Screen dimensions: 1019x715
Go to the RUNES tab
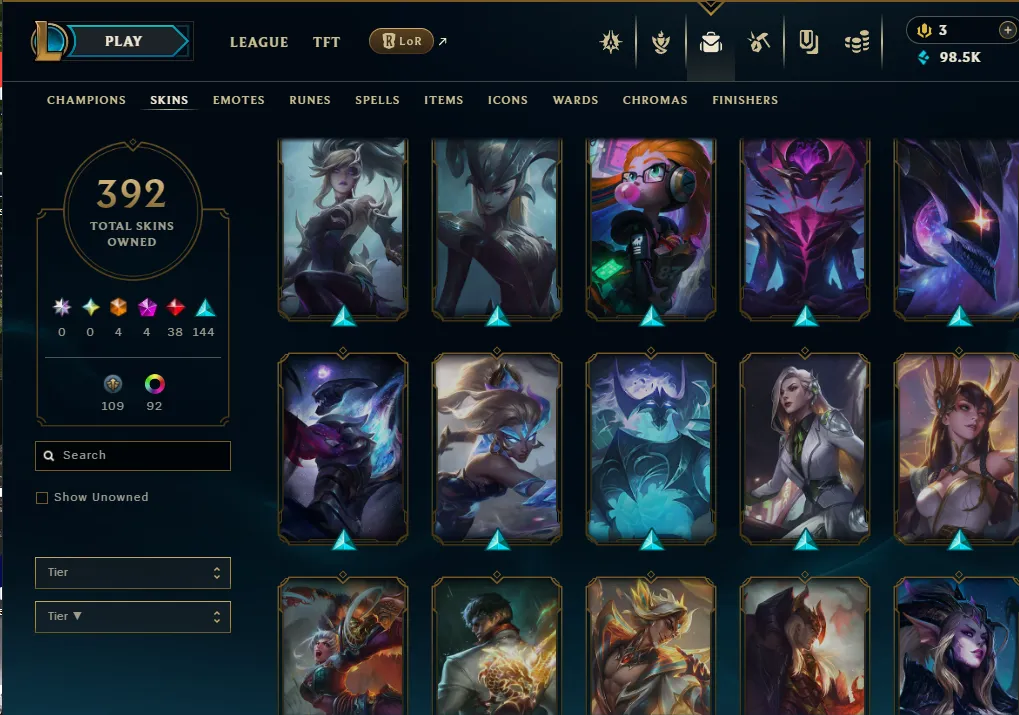pos(310,100)
